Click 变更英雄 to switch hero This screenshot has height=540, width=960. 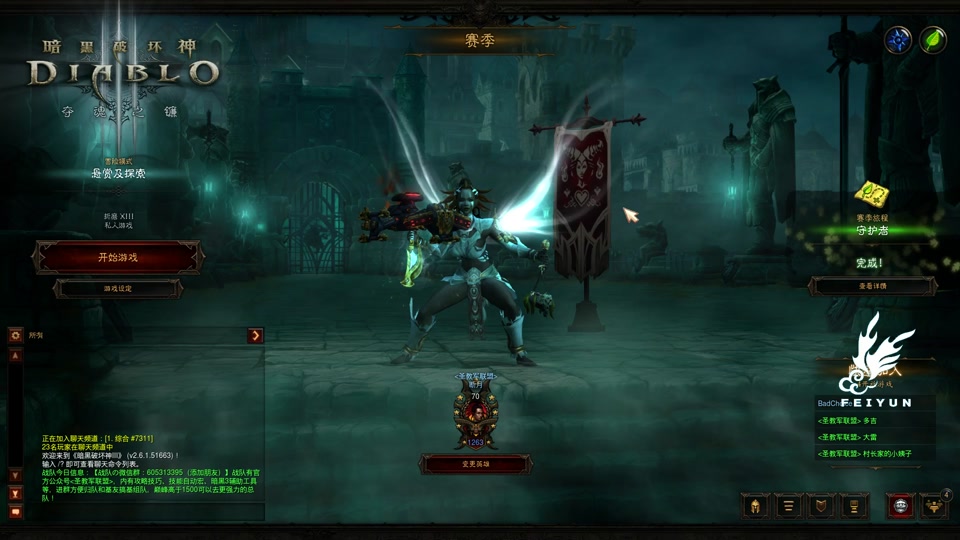point(475,464)
